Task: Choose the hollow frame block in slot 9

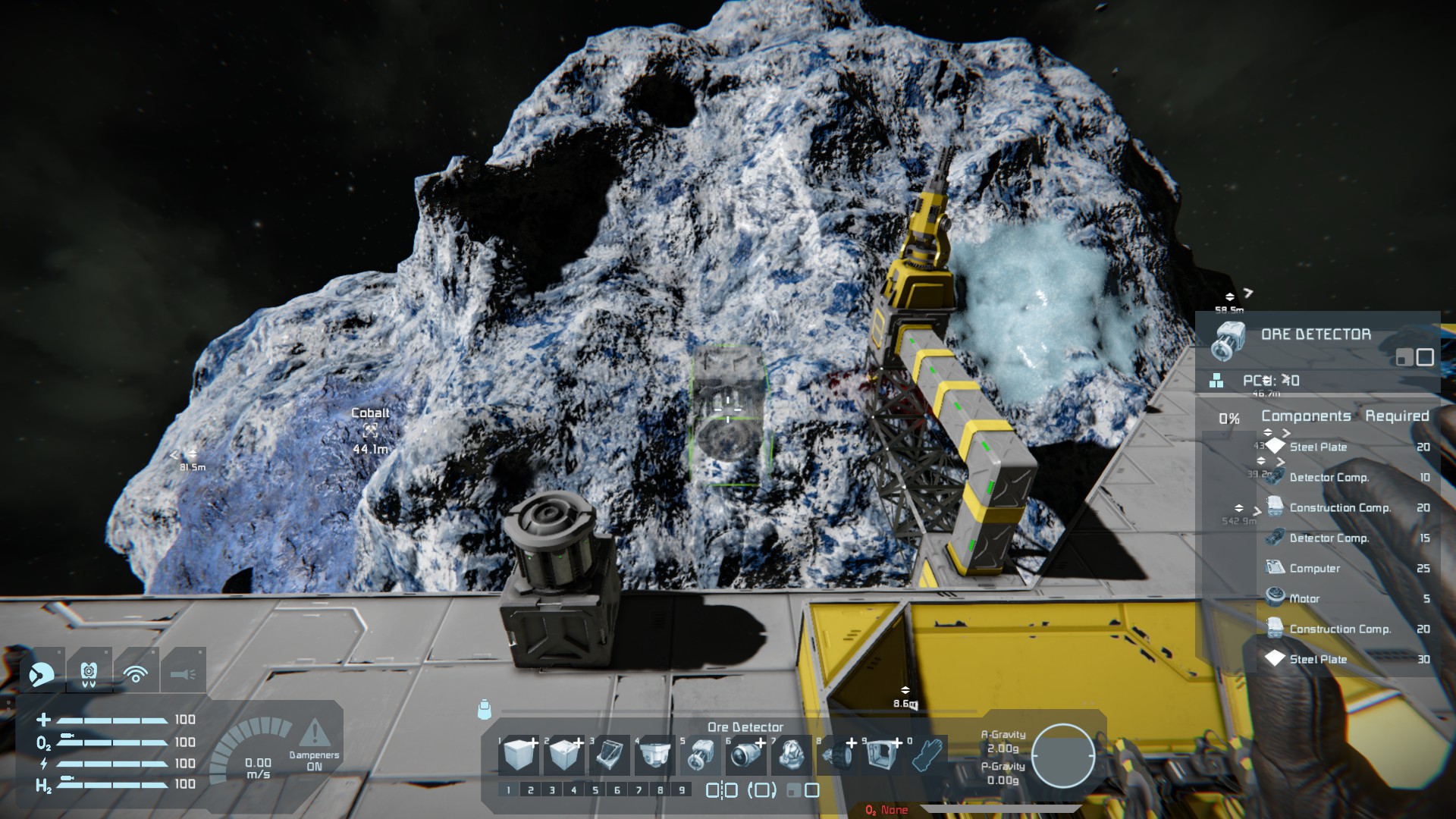Action: click(882, 755)
